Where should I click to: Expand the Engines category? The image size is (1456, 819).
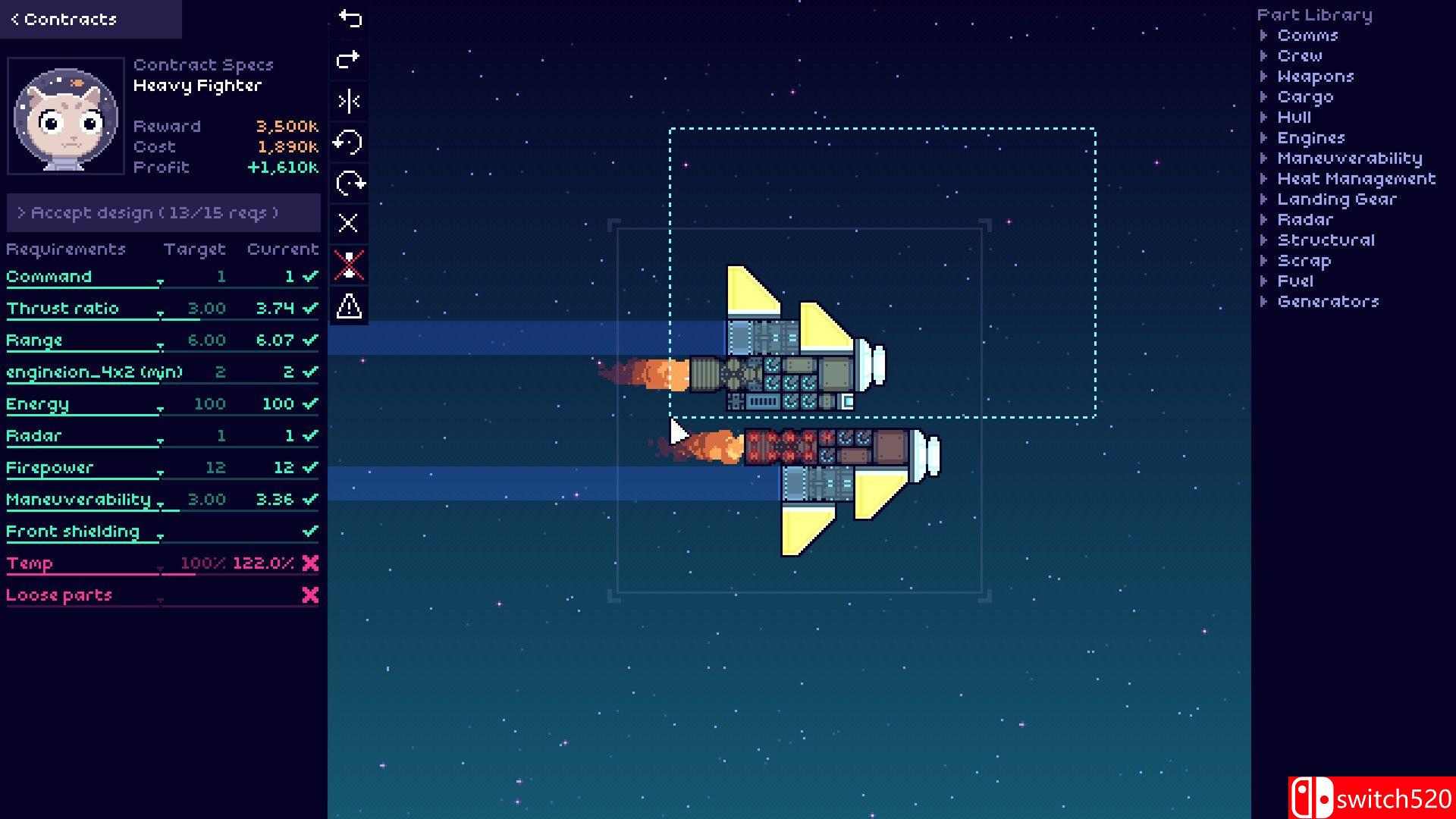point(1311,138)
